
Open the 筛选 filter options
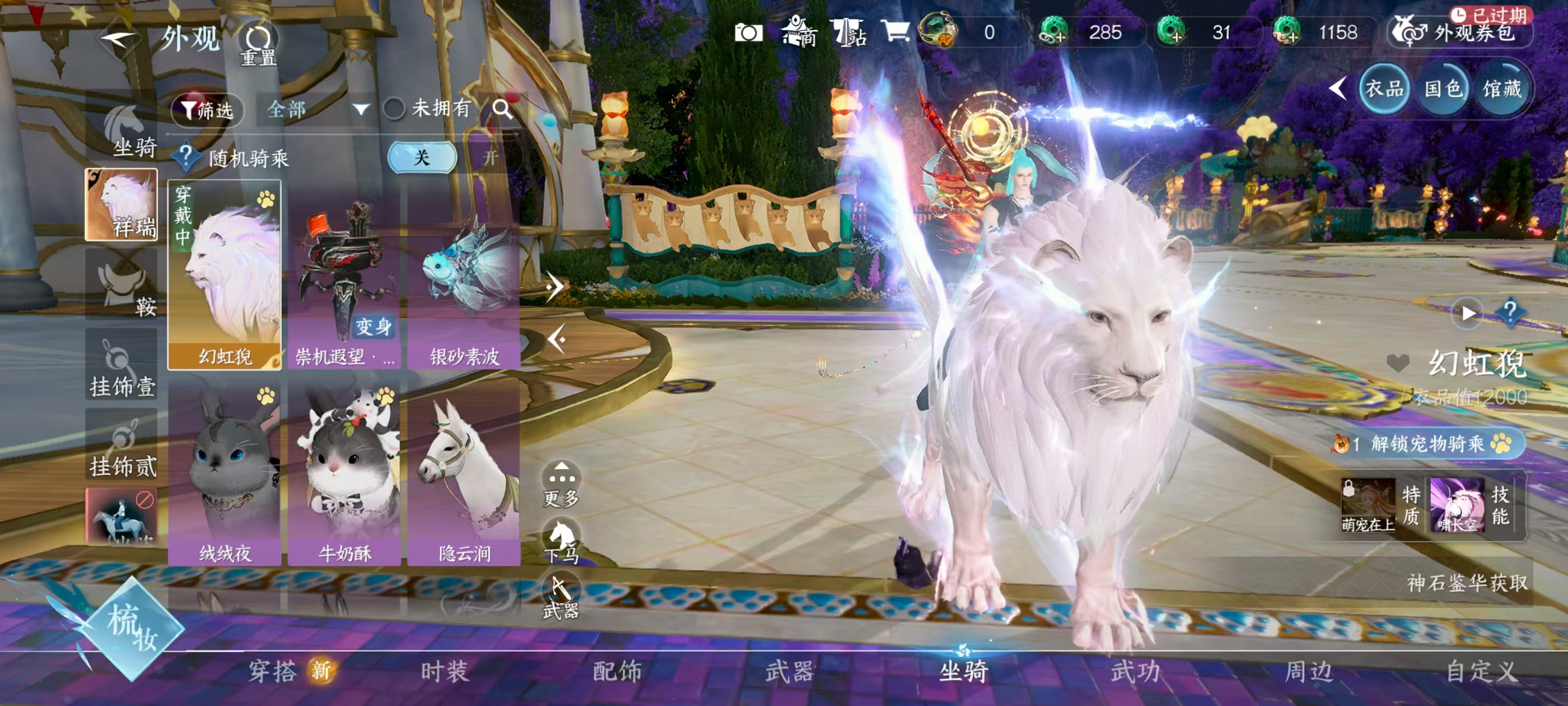tap(208, 110)
